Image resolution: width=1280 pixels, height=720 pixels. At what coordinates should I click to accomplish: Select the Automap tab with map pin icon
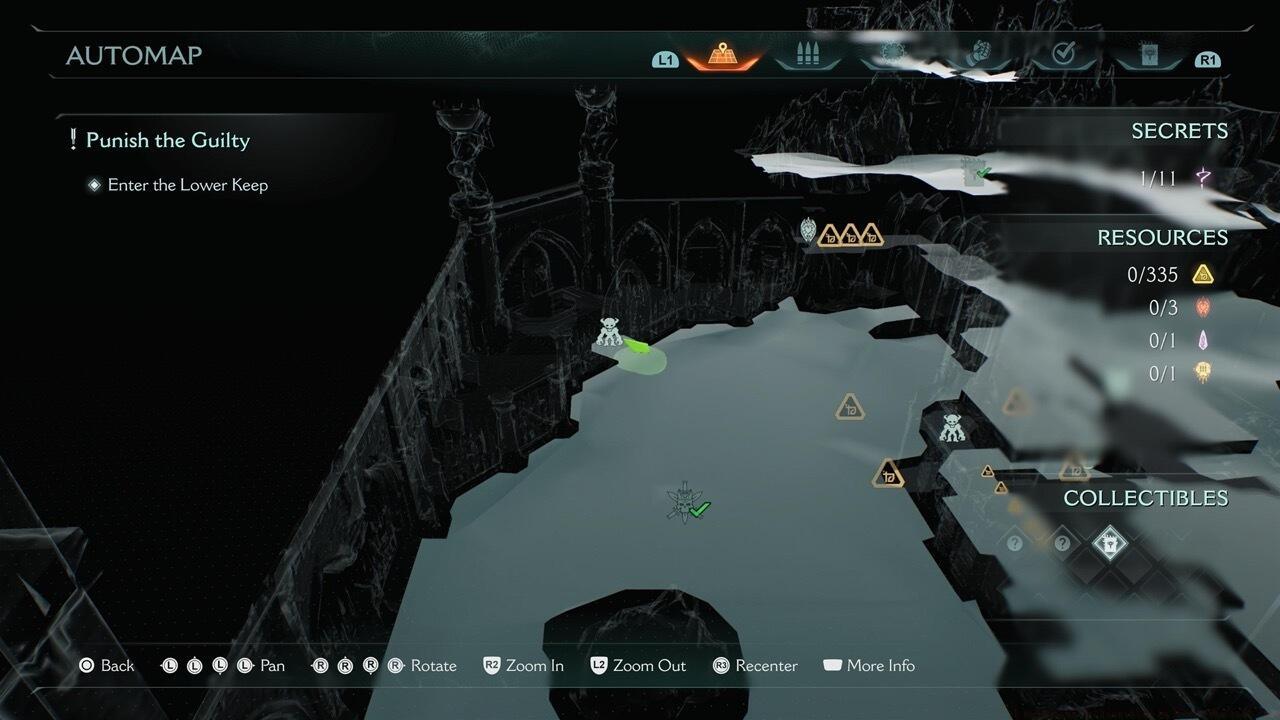[x=721, y=56]
